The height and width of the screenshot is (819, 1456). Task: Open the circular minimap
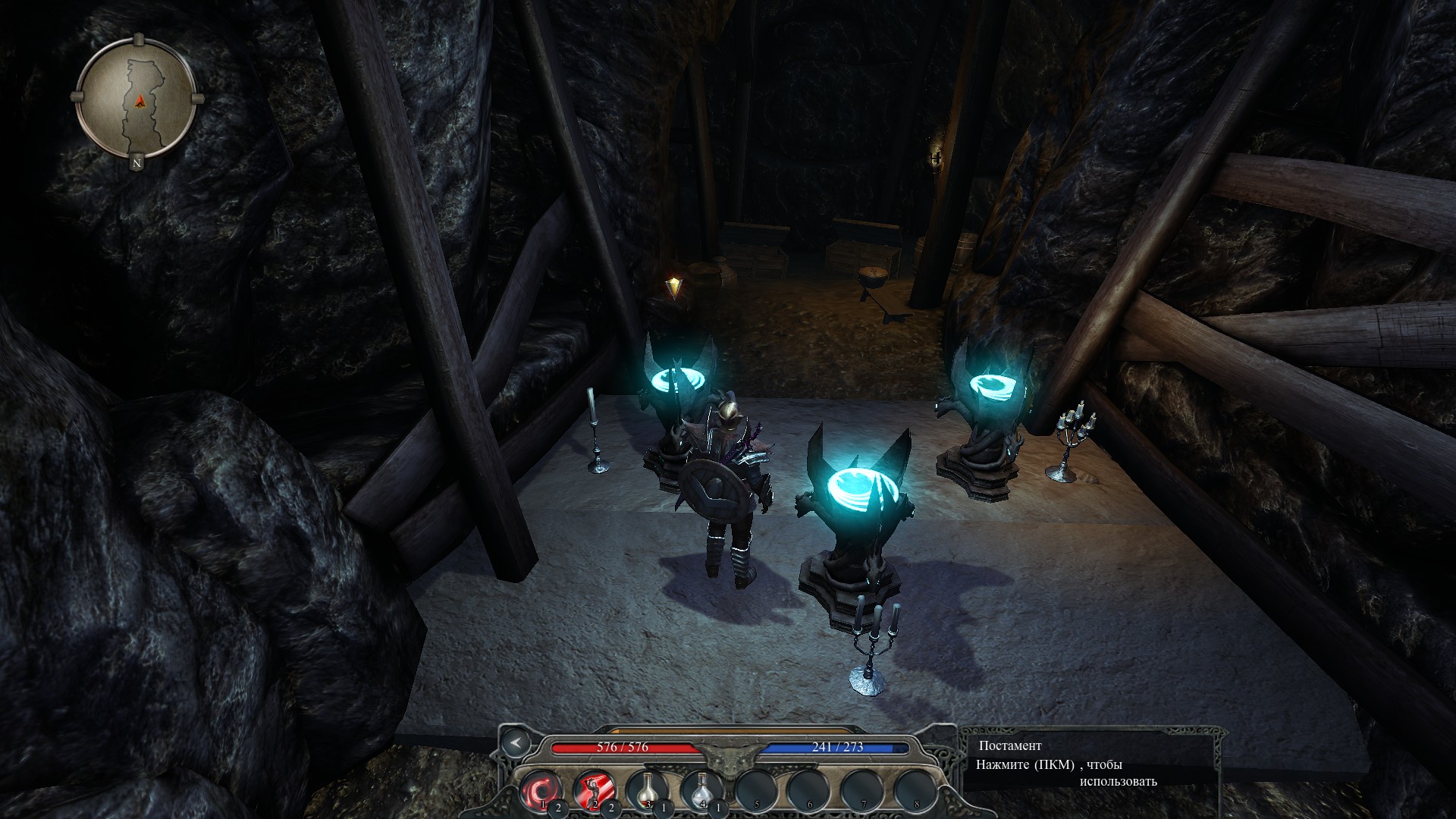coord(137,98)
